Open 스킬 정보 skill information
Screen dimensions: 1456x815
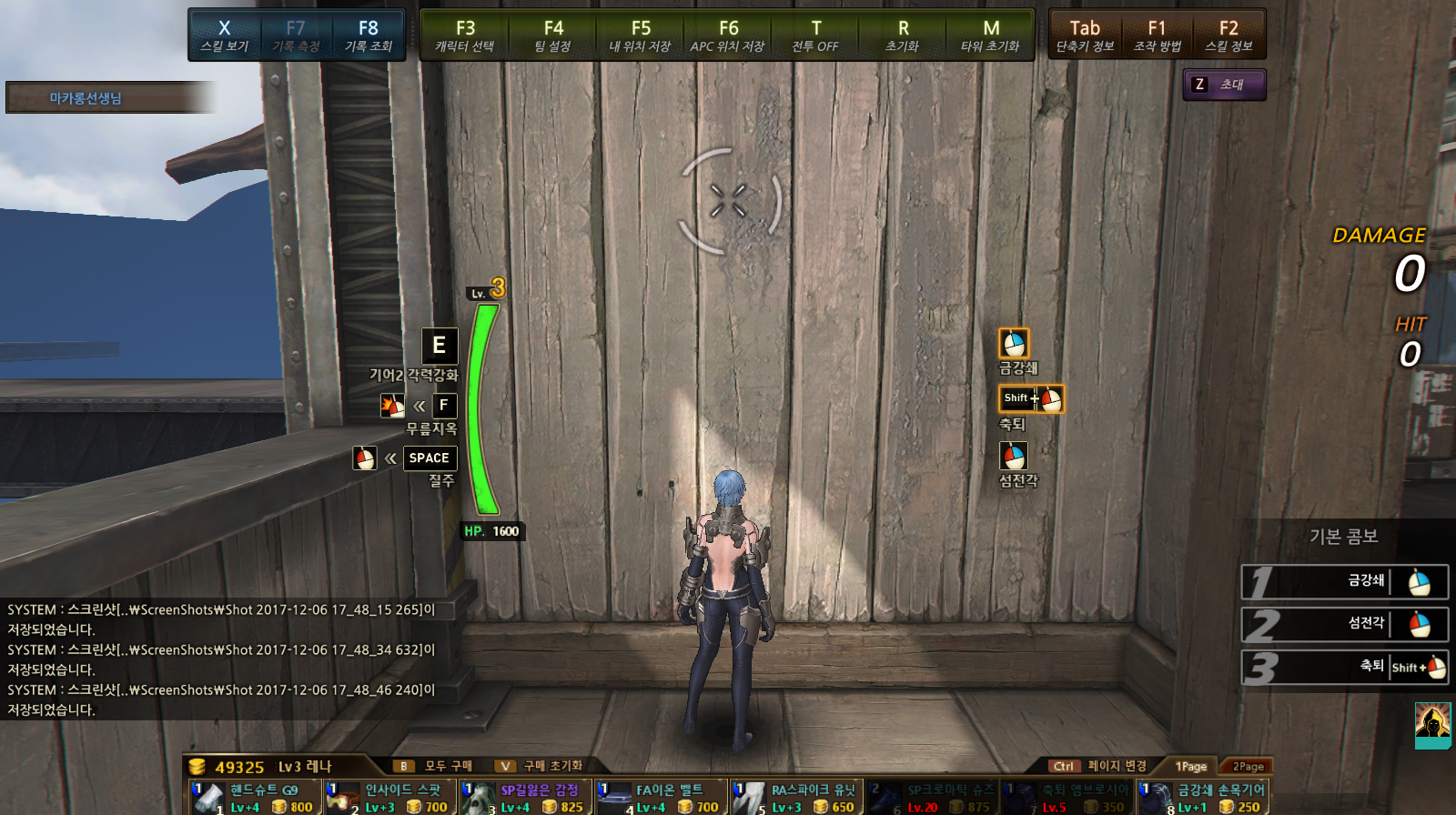[x=1228, y=35]
